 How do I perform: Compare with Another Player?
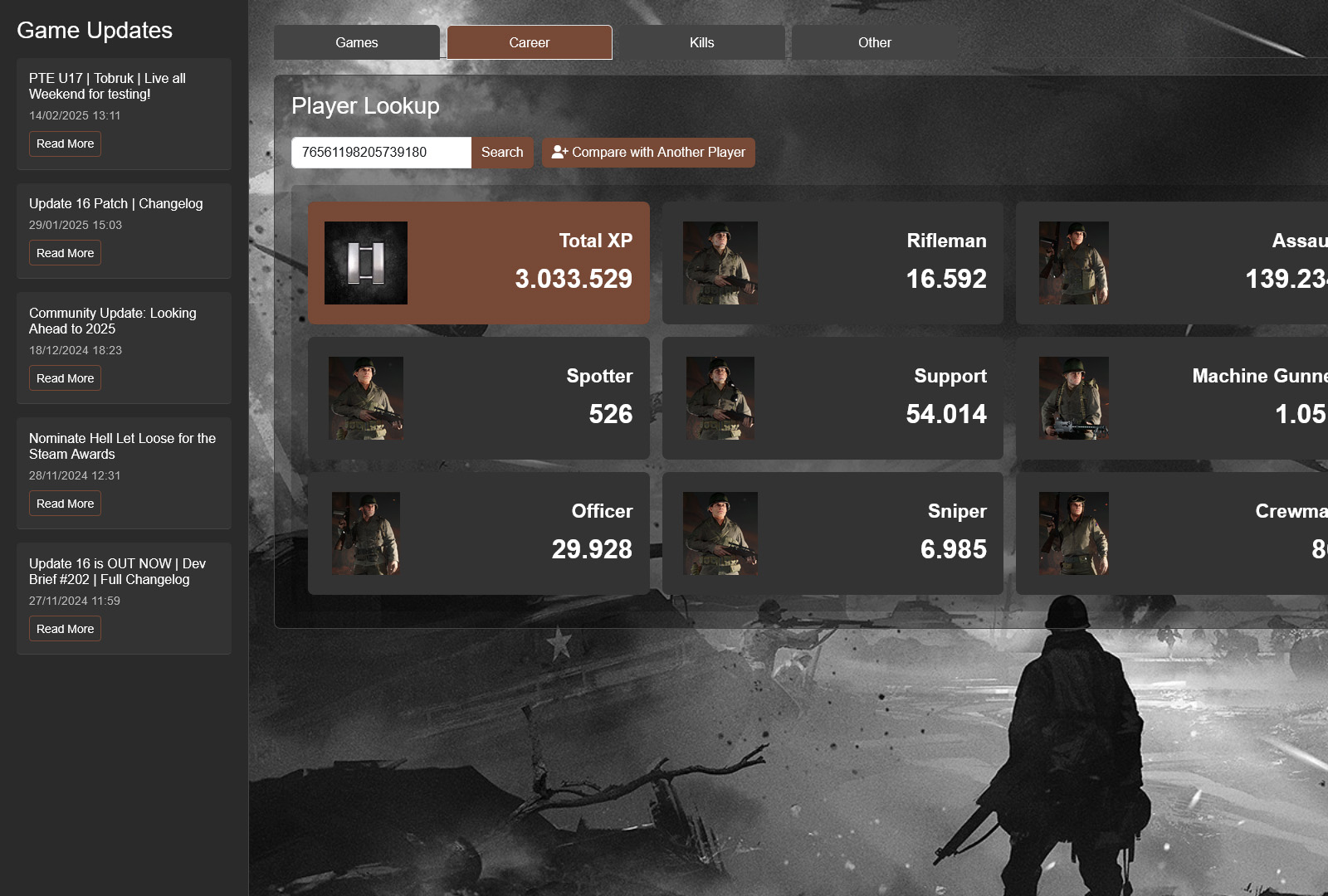tap(648, 153)
